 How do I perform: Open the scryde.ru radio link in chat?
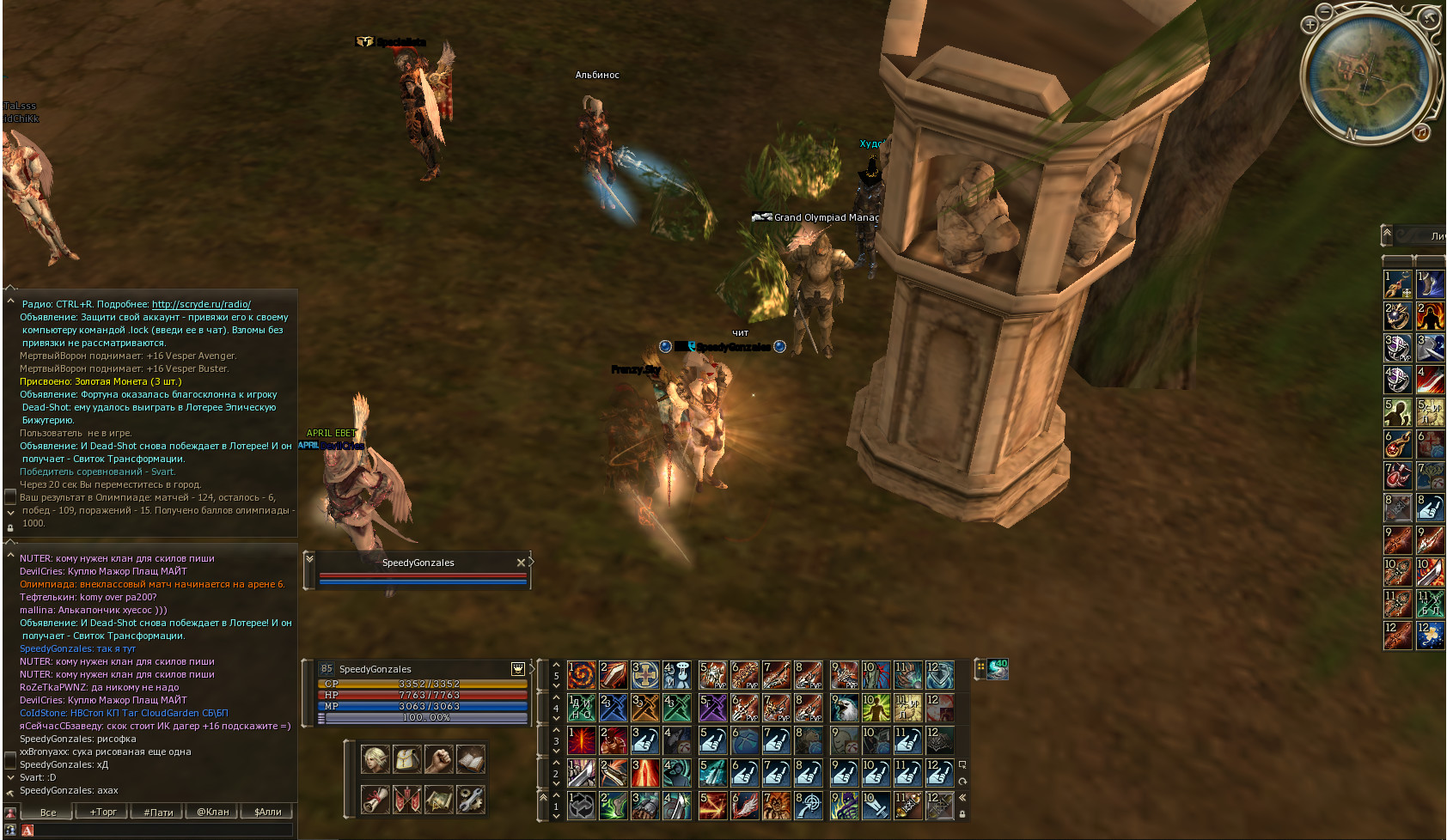click(201, 304)
